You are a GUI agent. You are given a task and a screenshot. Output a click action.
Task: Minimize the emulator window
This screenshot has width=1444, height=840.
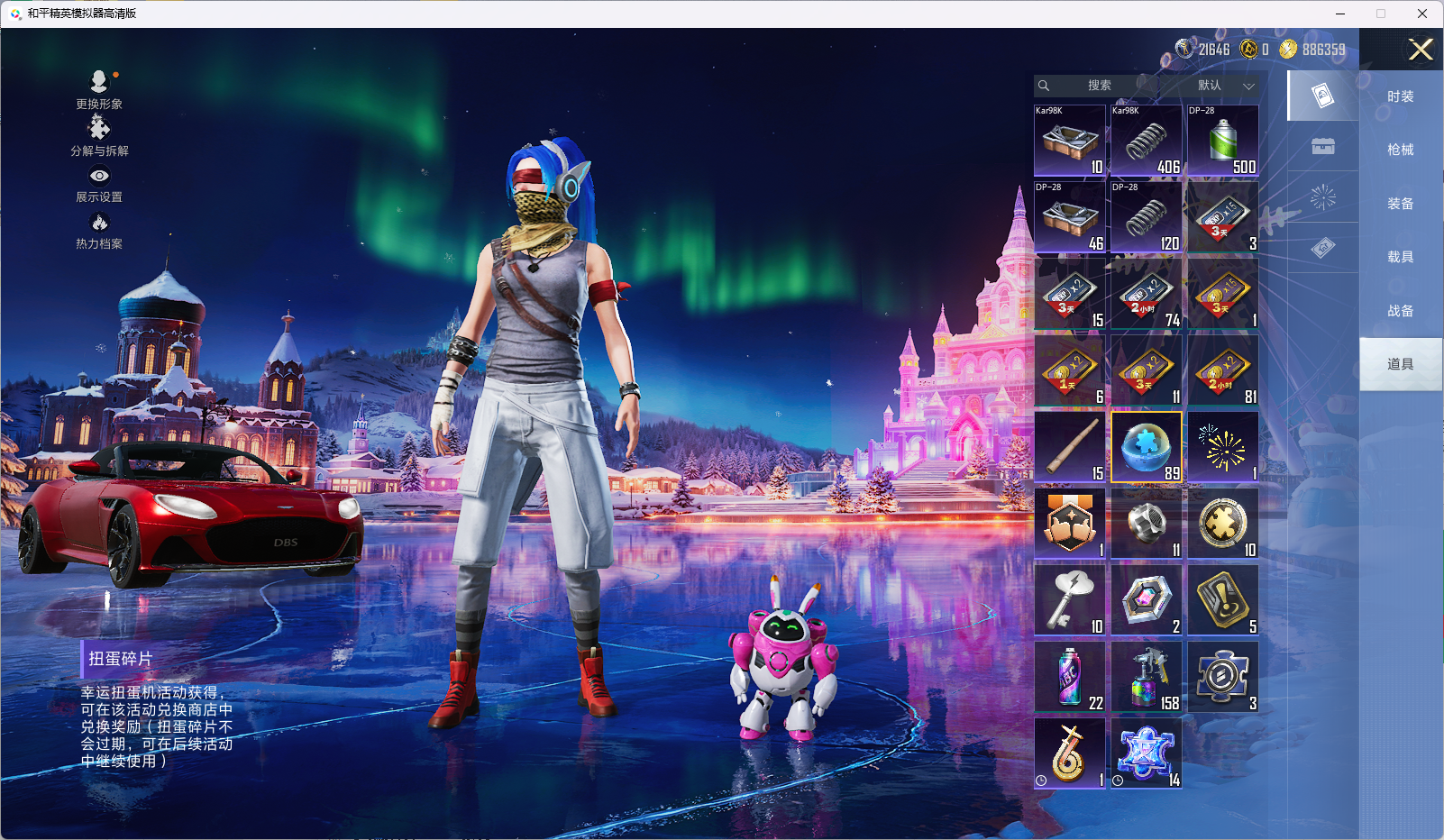1340,14
